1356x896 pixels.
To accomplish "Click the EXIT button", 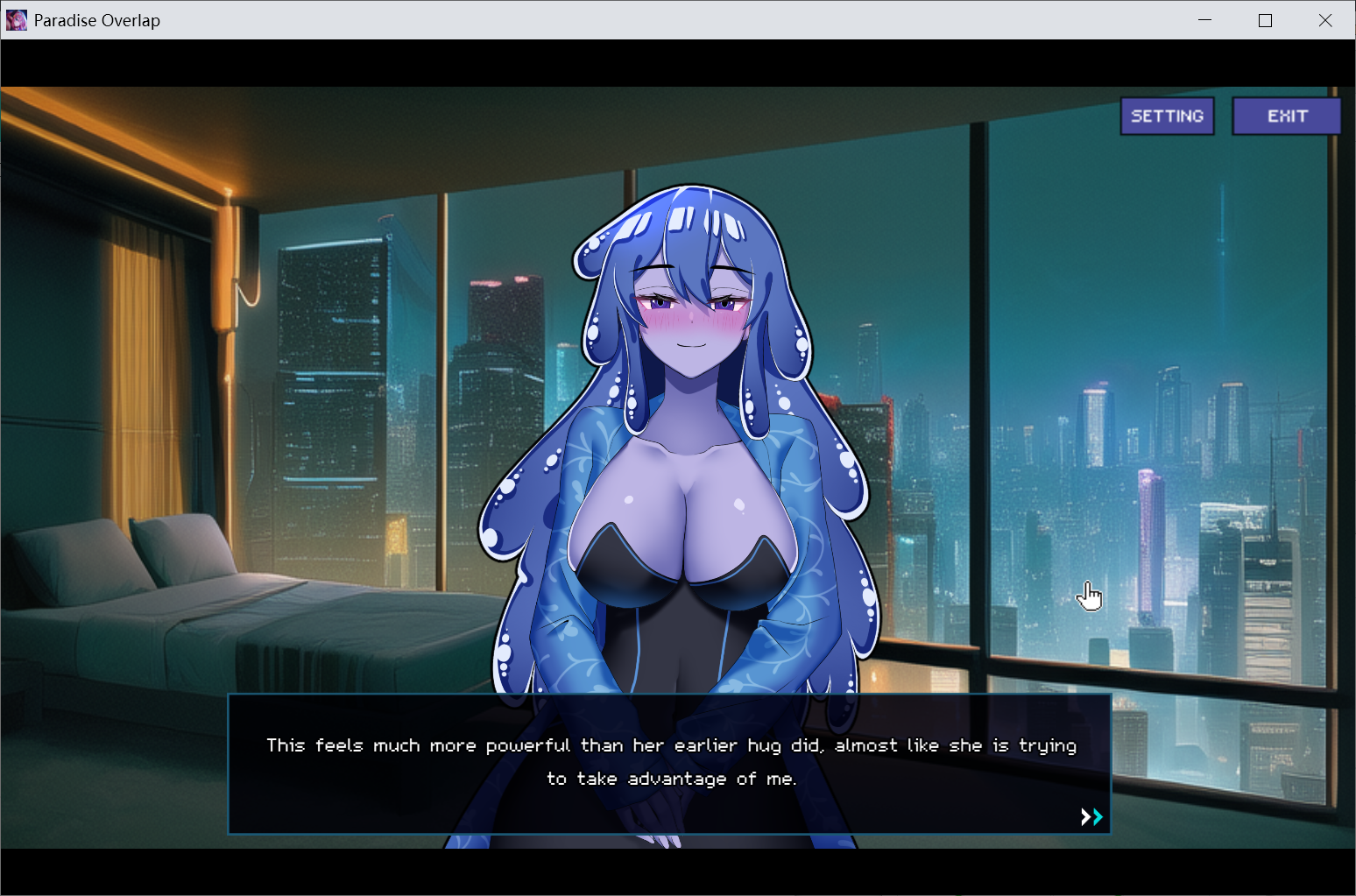I will point(1286,116).
